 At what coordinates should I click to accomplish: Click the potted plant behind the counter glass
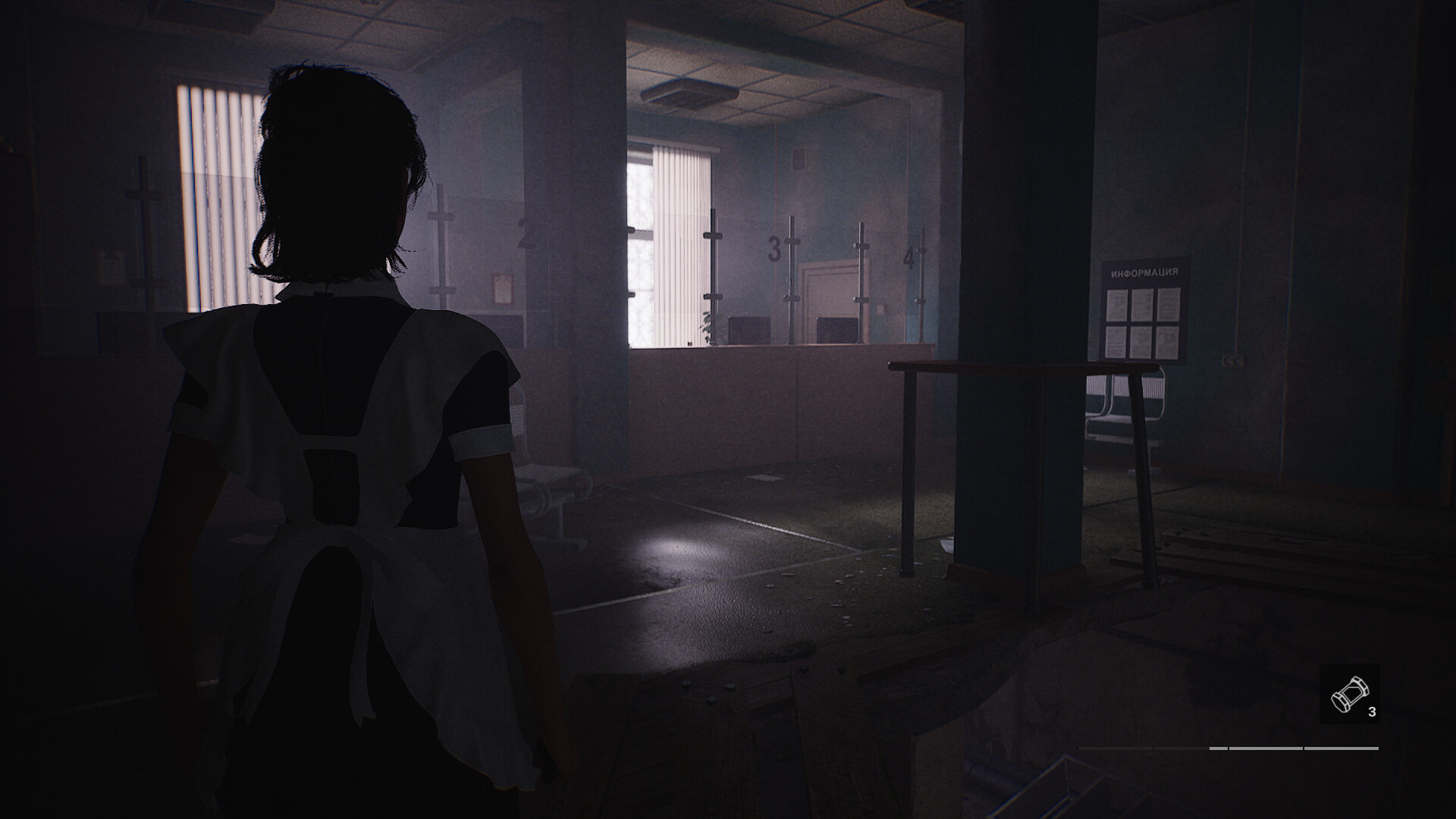(x=711, y=326)
